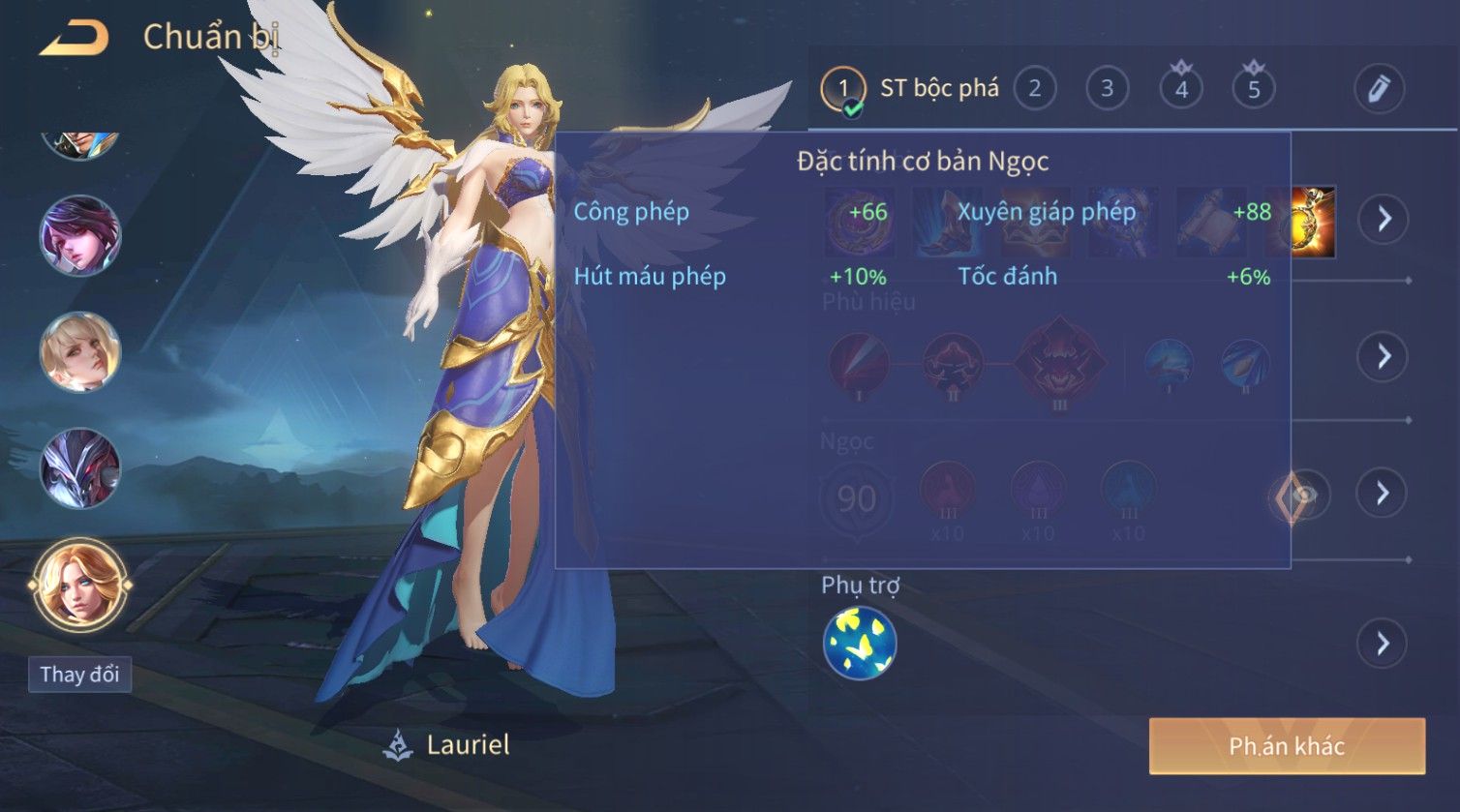Viewport: 1460px width, 812px height.
Task: Select preset 1 ST bộc phá
Action: (910, 89)
